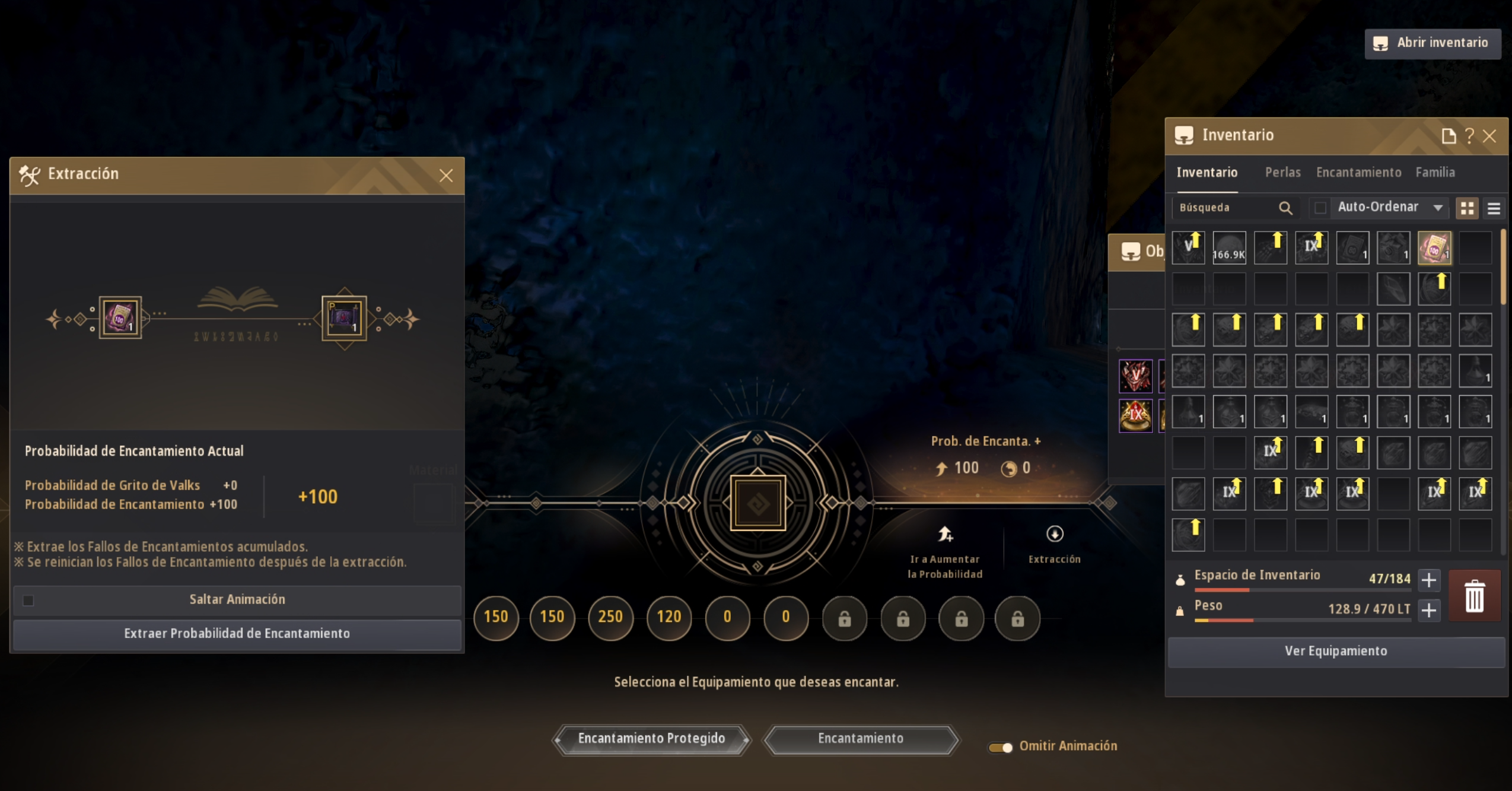Switch inventory to list view
The image size is (1512, 791).
point(1494,208)
